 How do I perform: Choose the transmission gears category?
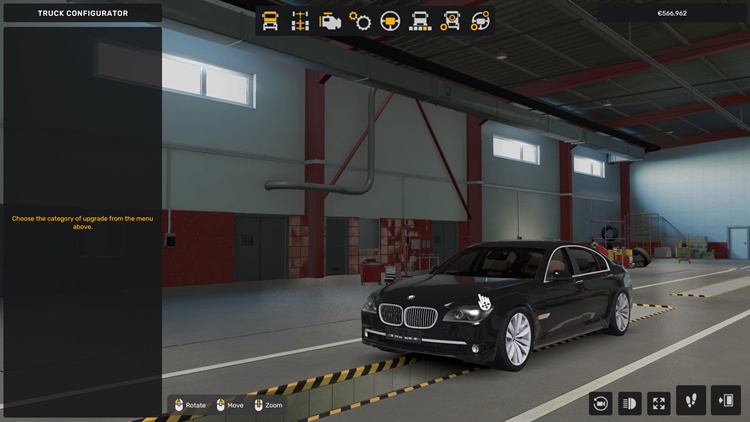tap(360, 20)
